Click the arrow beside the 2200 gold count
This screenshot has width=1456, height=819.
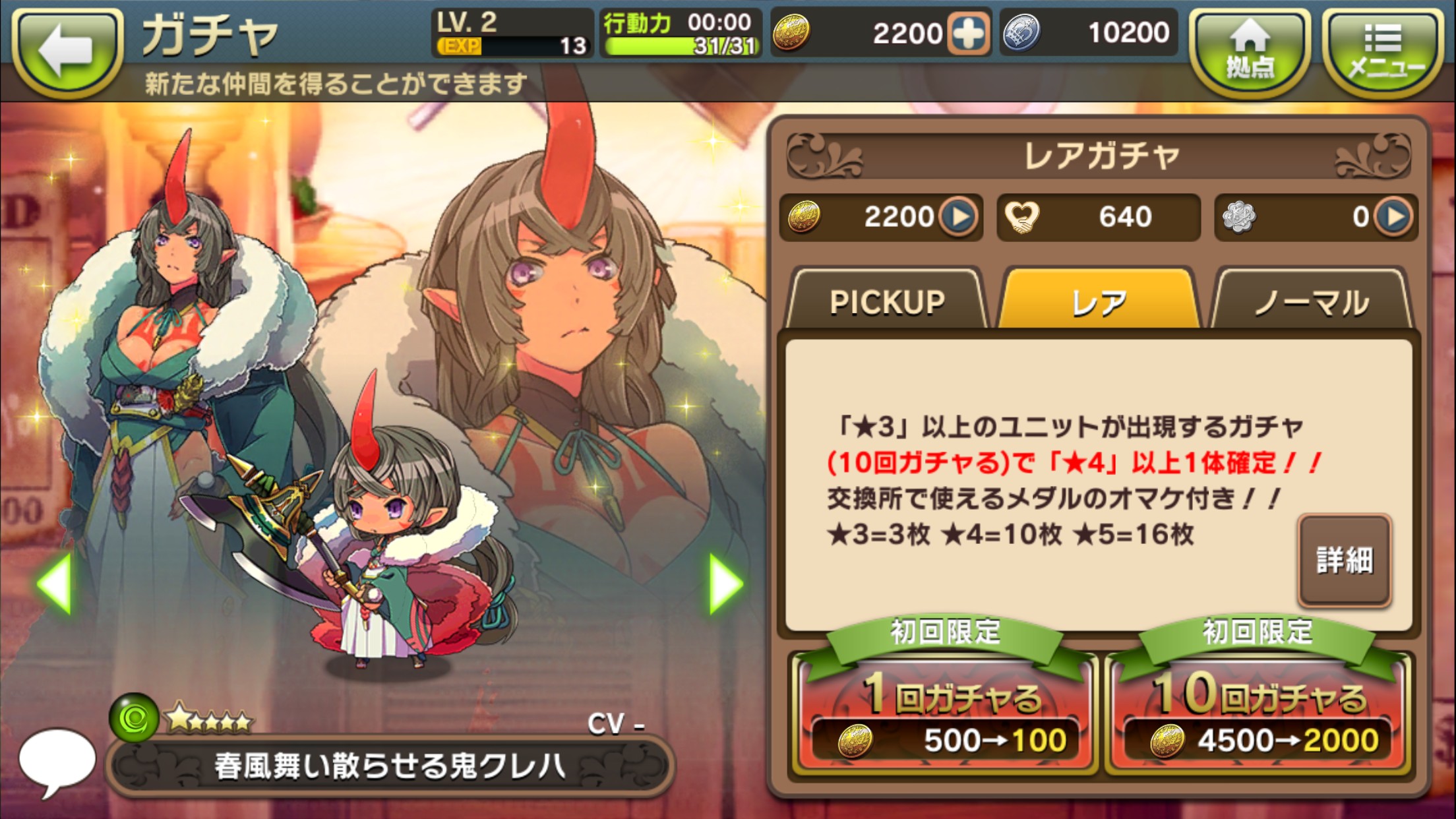958,216
